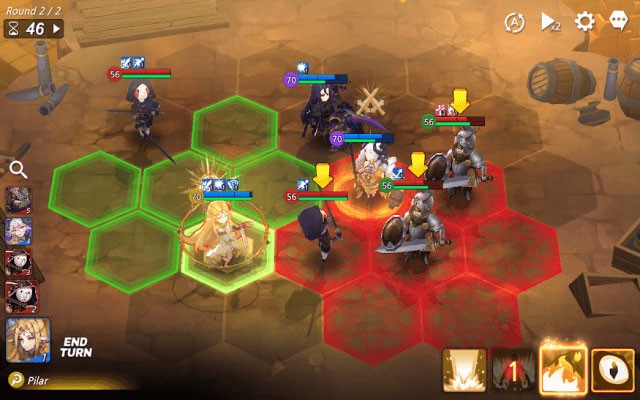Open the chat speech bubble
Screen dimensions: 640x400
click(618, 21)
